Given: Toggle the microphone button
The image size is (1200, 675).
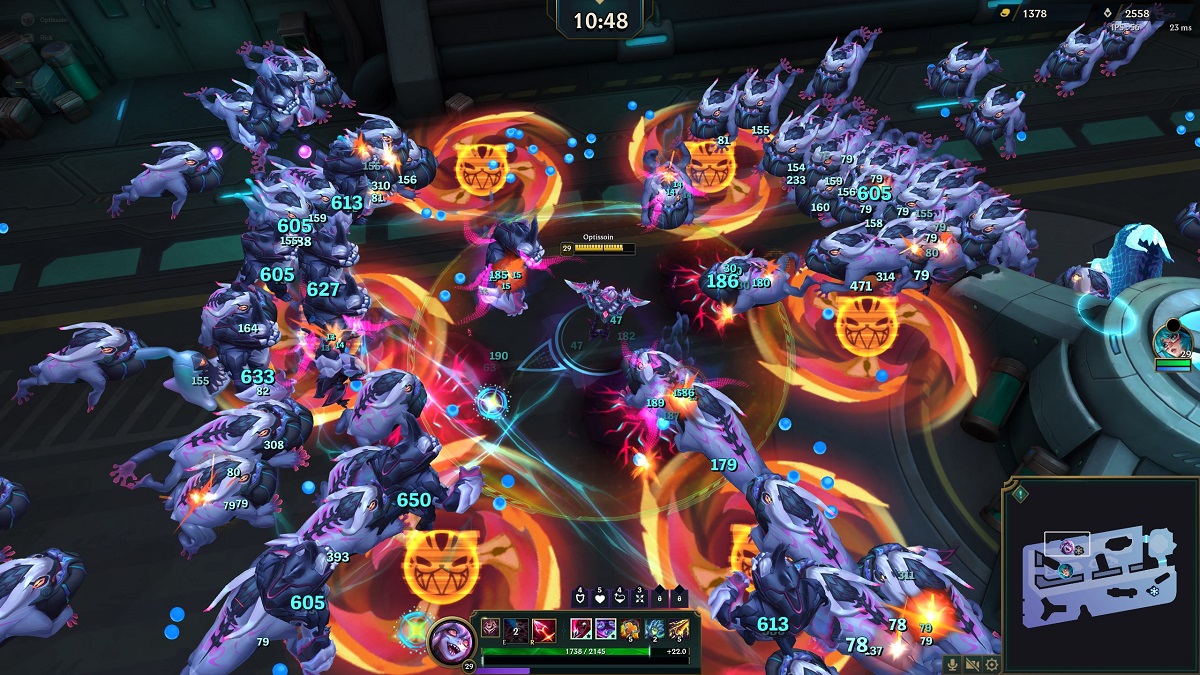Looking at the screenshot, I should [x=953, y=664].
